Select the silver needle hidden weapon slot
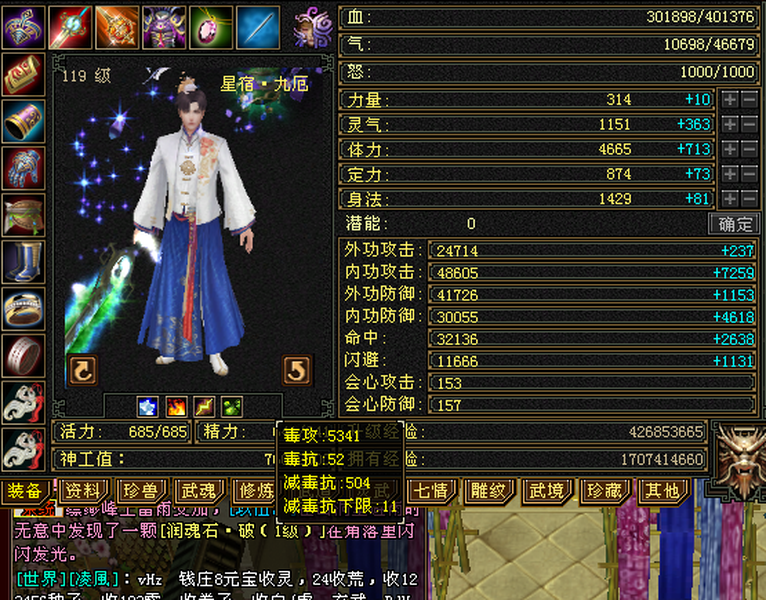Viewport: 766px width, 600px height. coord(258,26)
